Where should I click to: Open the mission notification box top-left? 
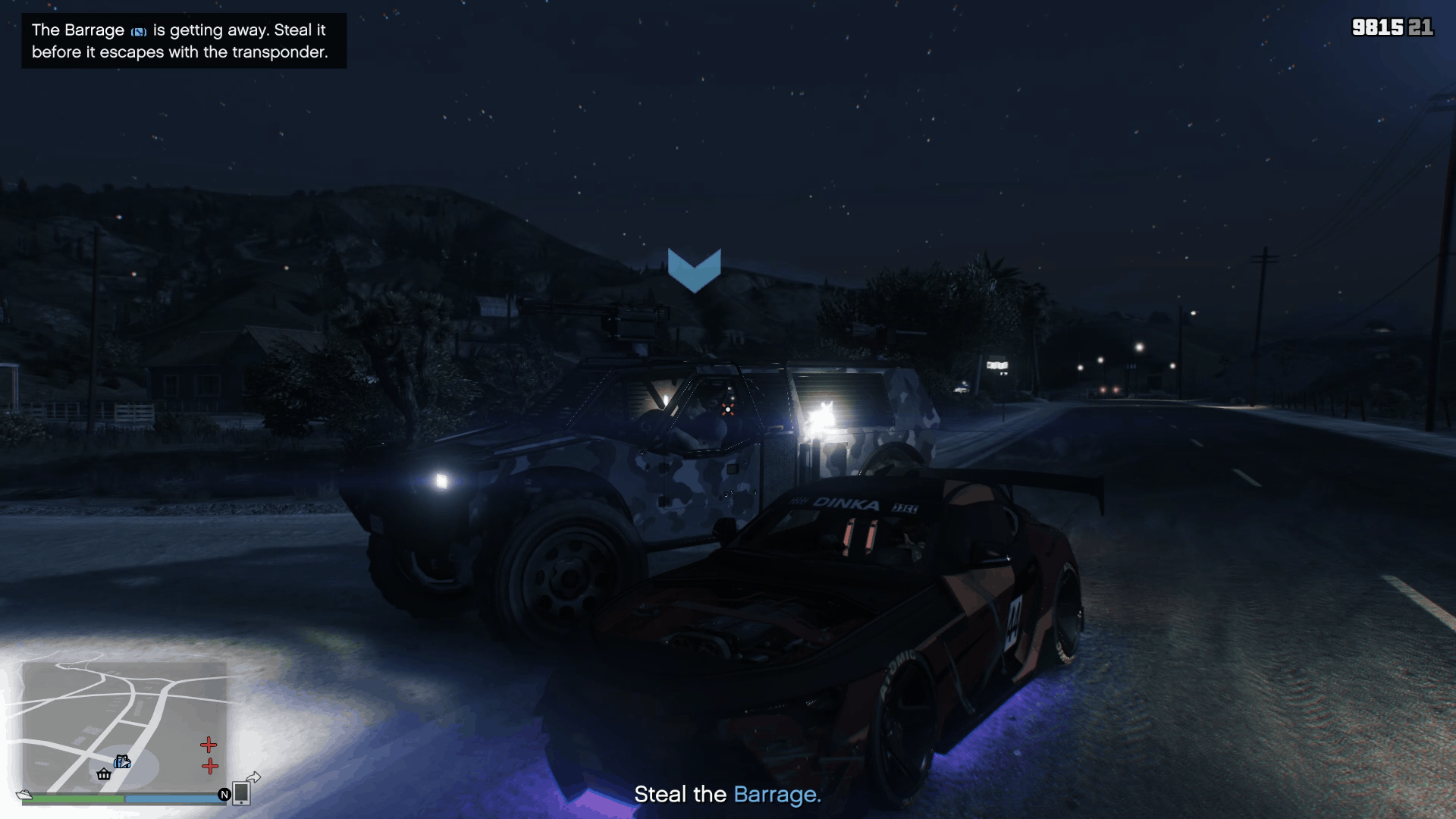tap(182, 42)
